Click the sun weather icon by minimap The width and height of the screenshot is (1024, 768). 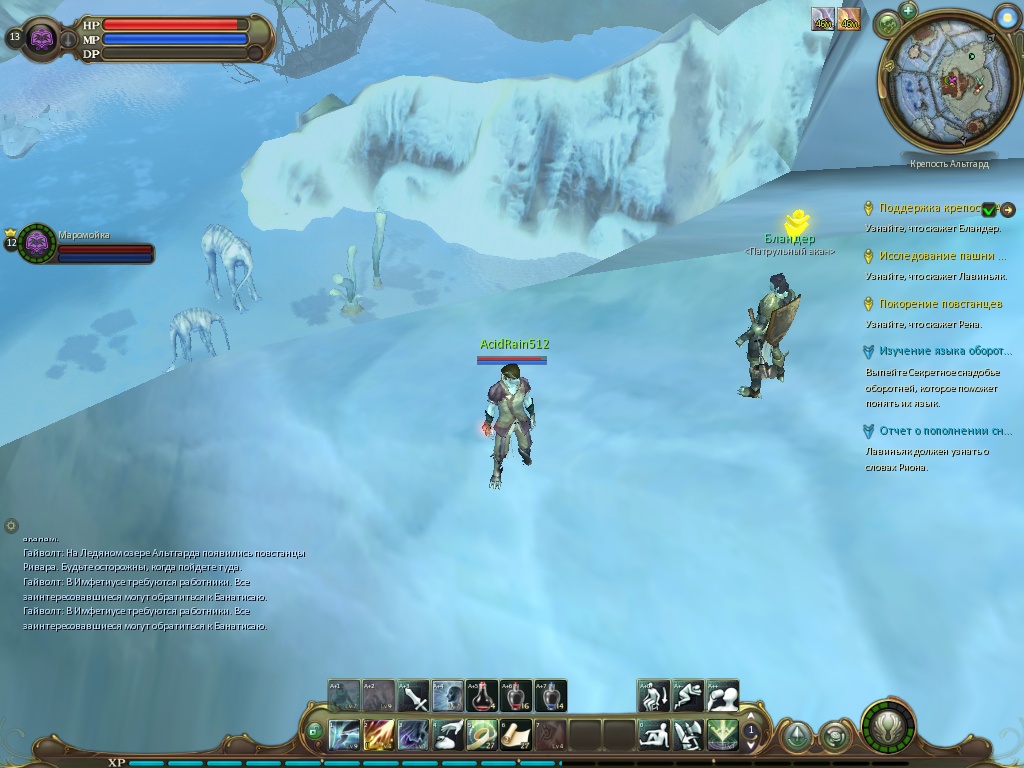coord(1006,15)
